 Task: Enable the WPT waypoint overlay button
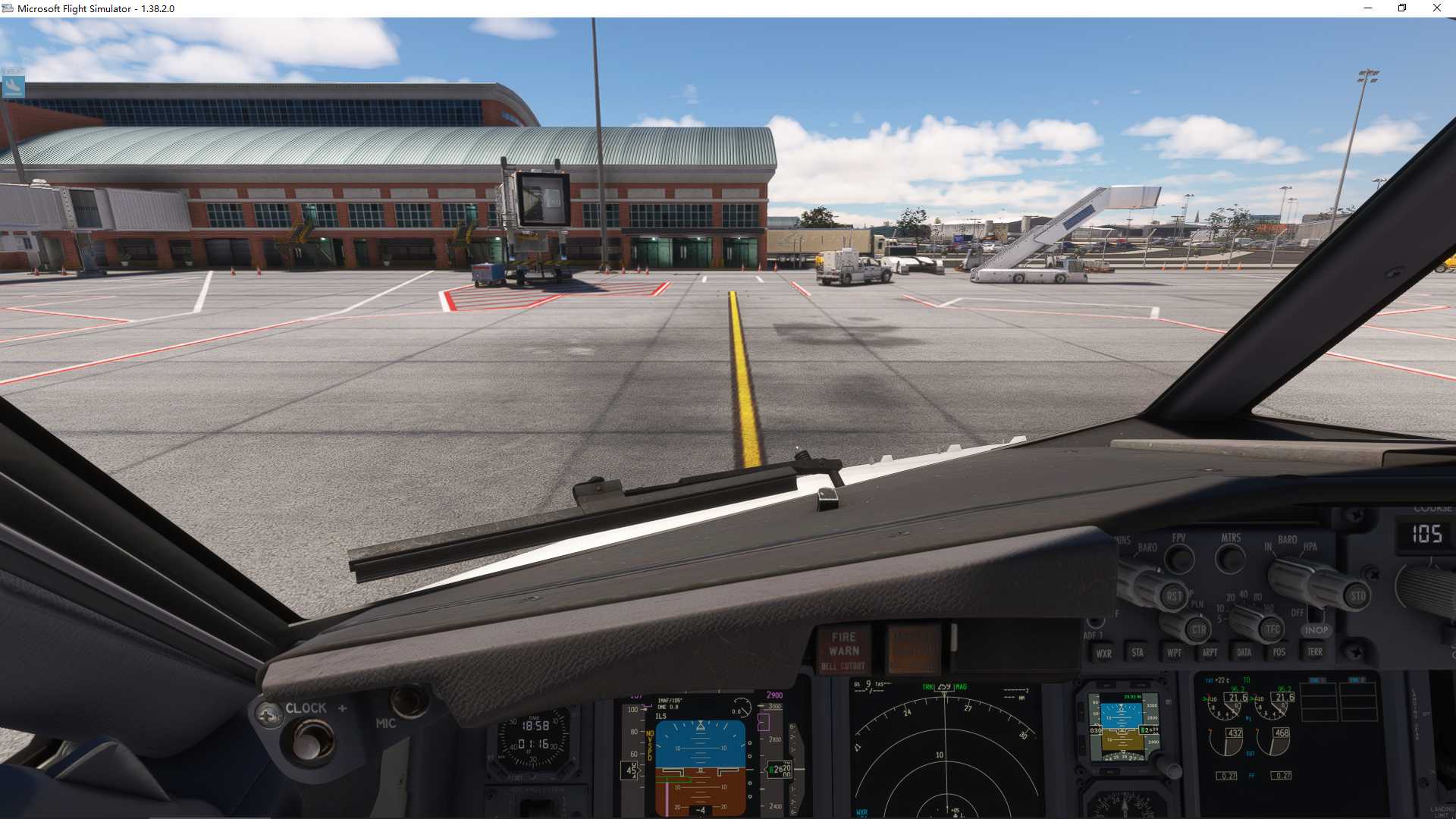(1174, 652)
